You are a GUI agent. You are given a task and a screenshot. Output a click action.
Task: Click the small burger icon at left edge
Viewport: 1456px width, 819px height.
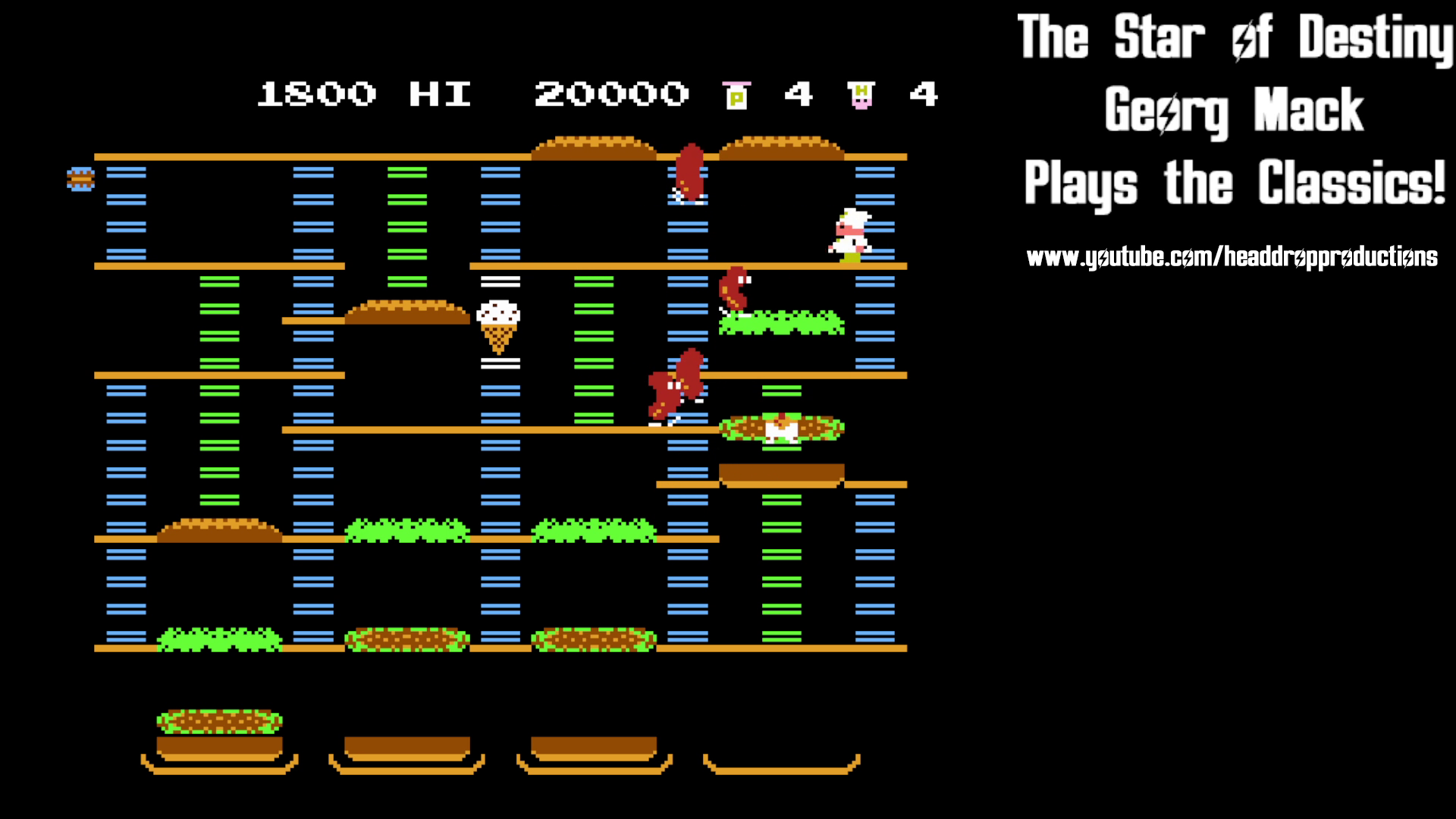(x=80, y=180)
